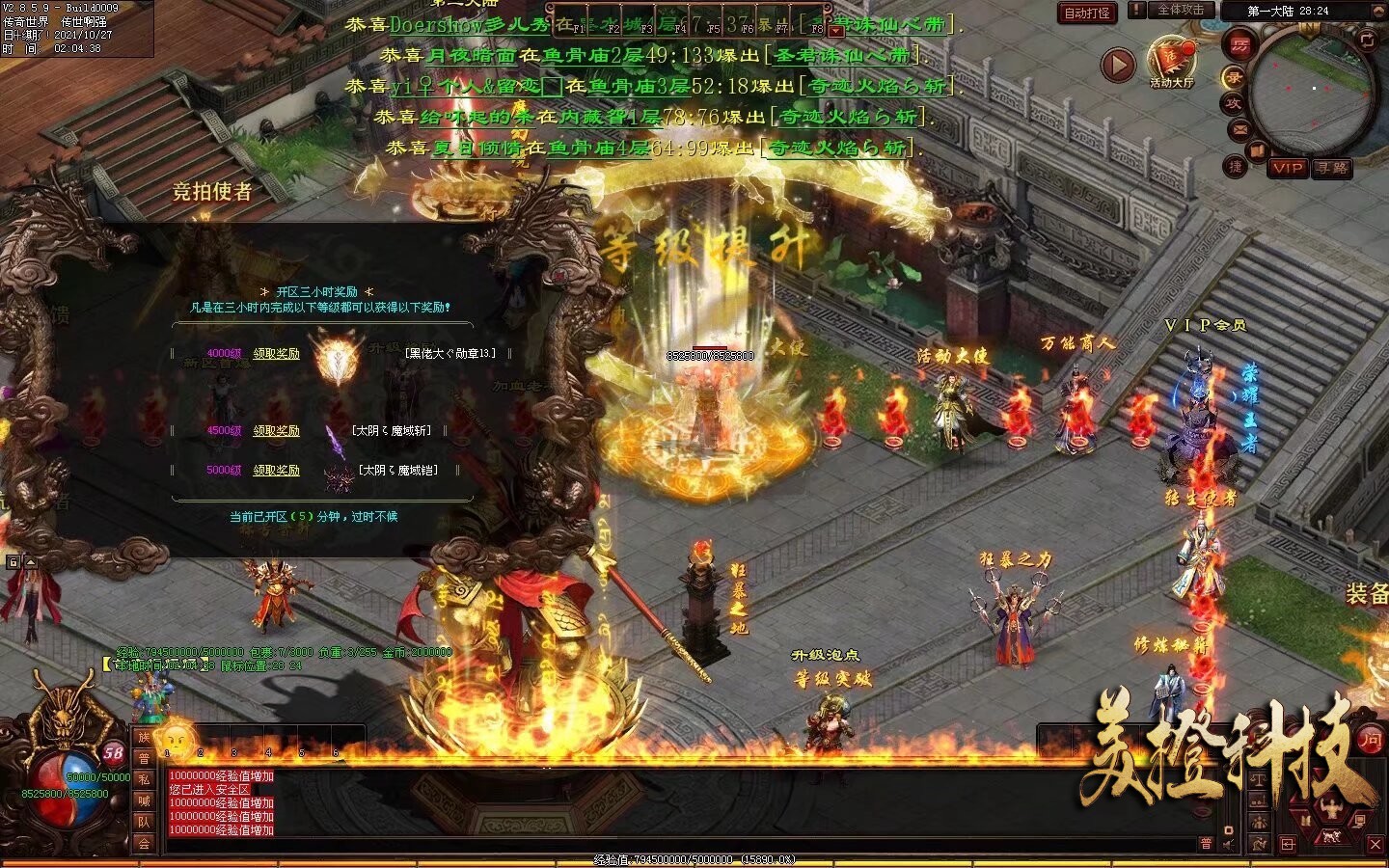This screenshot has width=1389, height=868.
Task: Claim the 4000级 level reward
Action: click(x=276, y=354)
